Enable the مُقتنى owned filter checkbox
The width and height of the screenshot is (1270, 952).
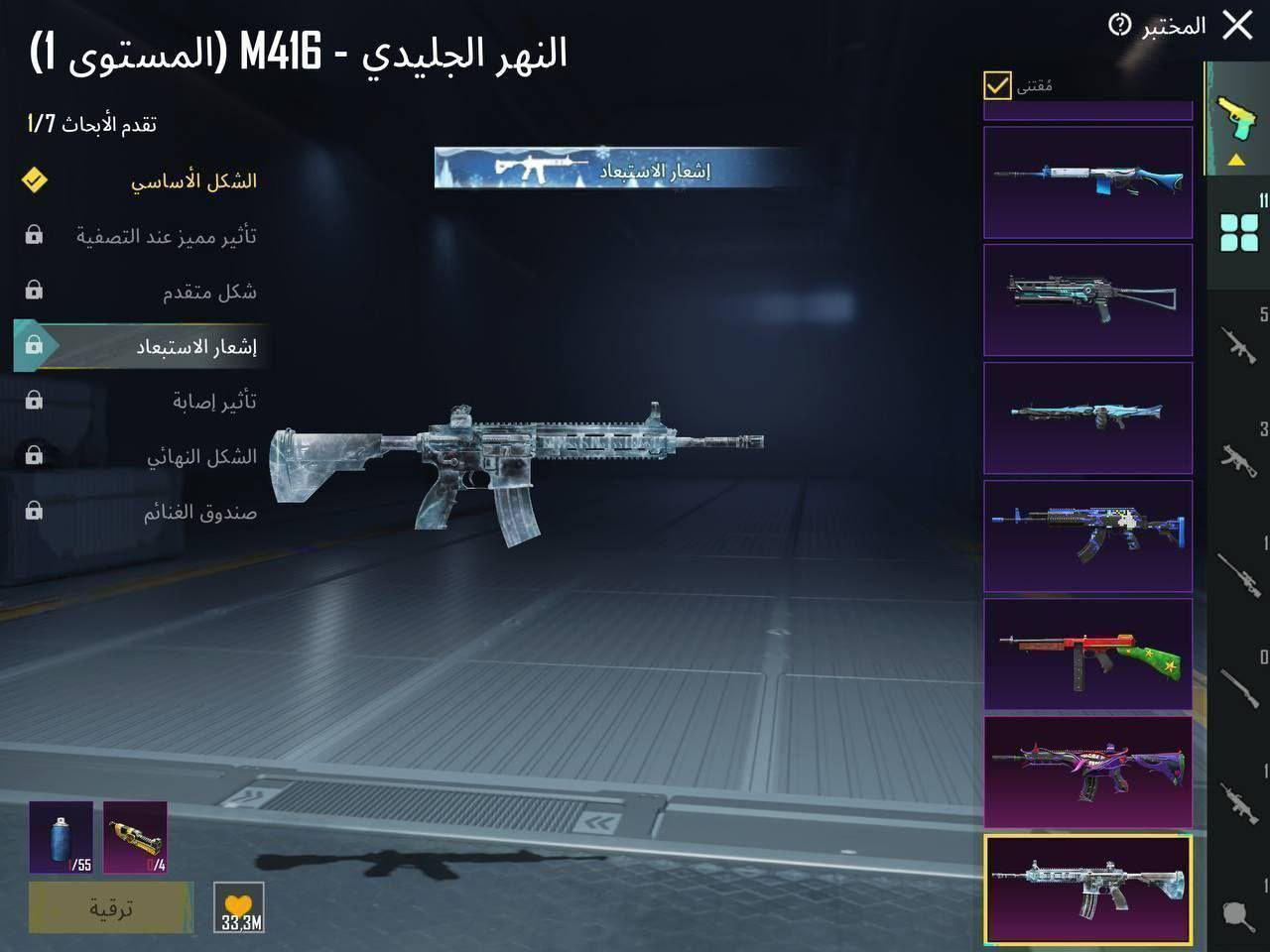(x=995, y=87)
